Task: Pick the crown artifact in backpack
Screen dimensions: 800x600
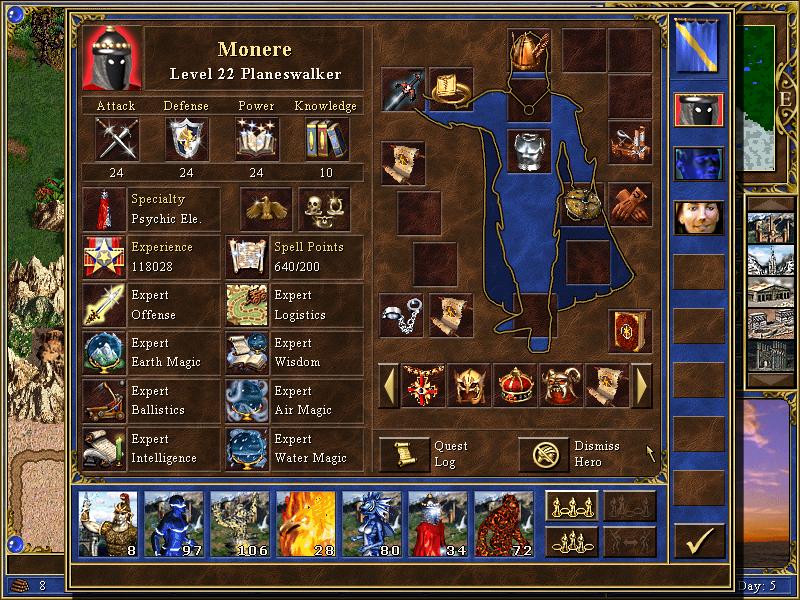Action: coord(514,385)
